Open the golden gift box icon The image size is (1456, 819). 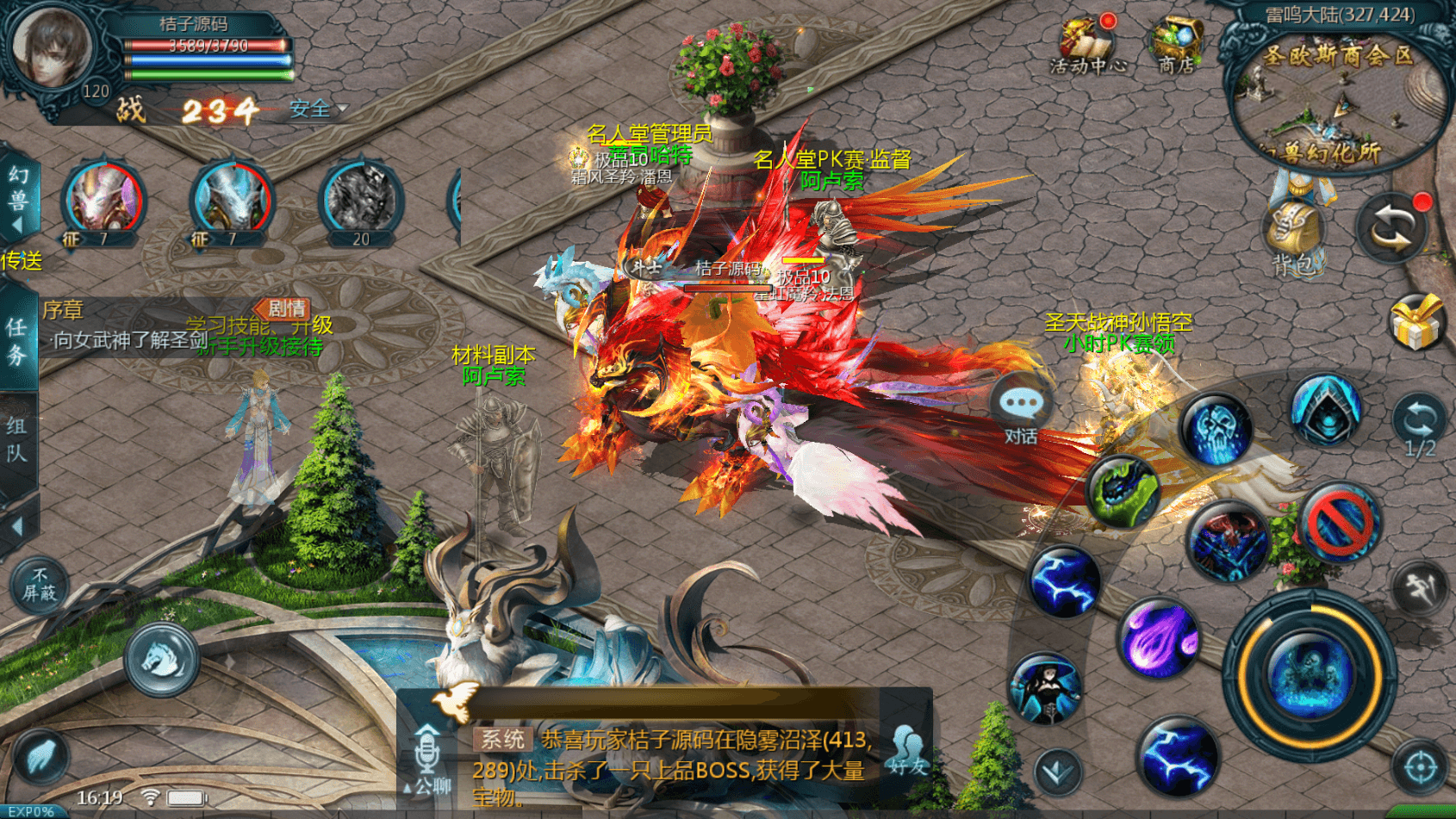tap(1416, 321)
